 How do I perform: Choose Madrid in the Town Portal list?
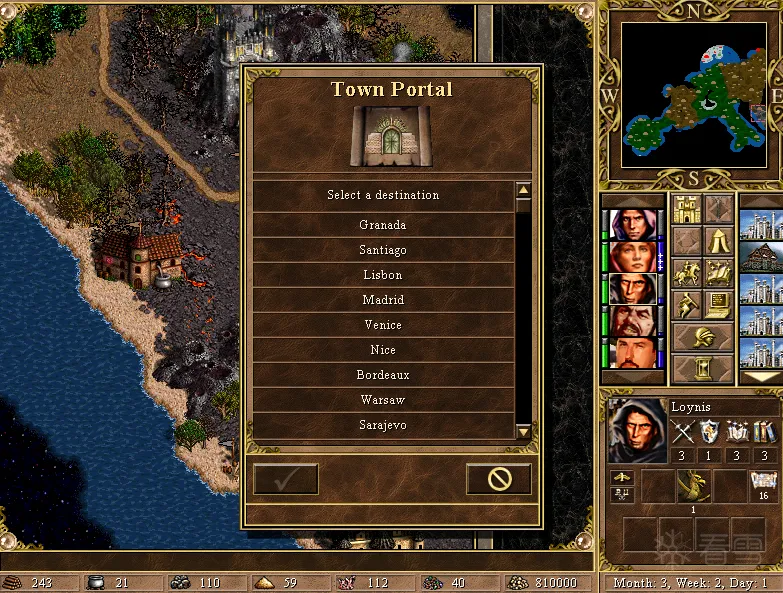point(382,300)
